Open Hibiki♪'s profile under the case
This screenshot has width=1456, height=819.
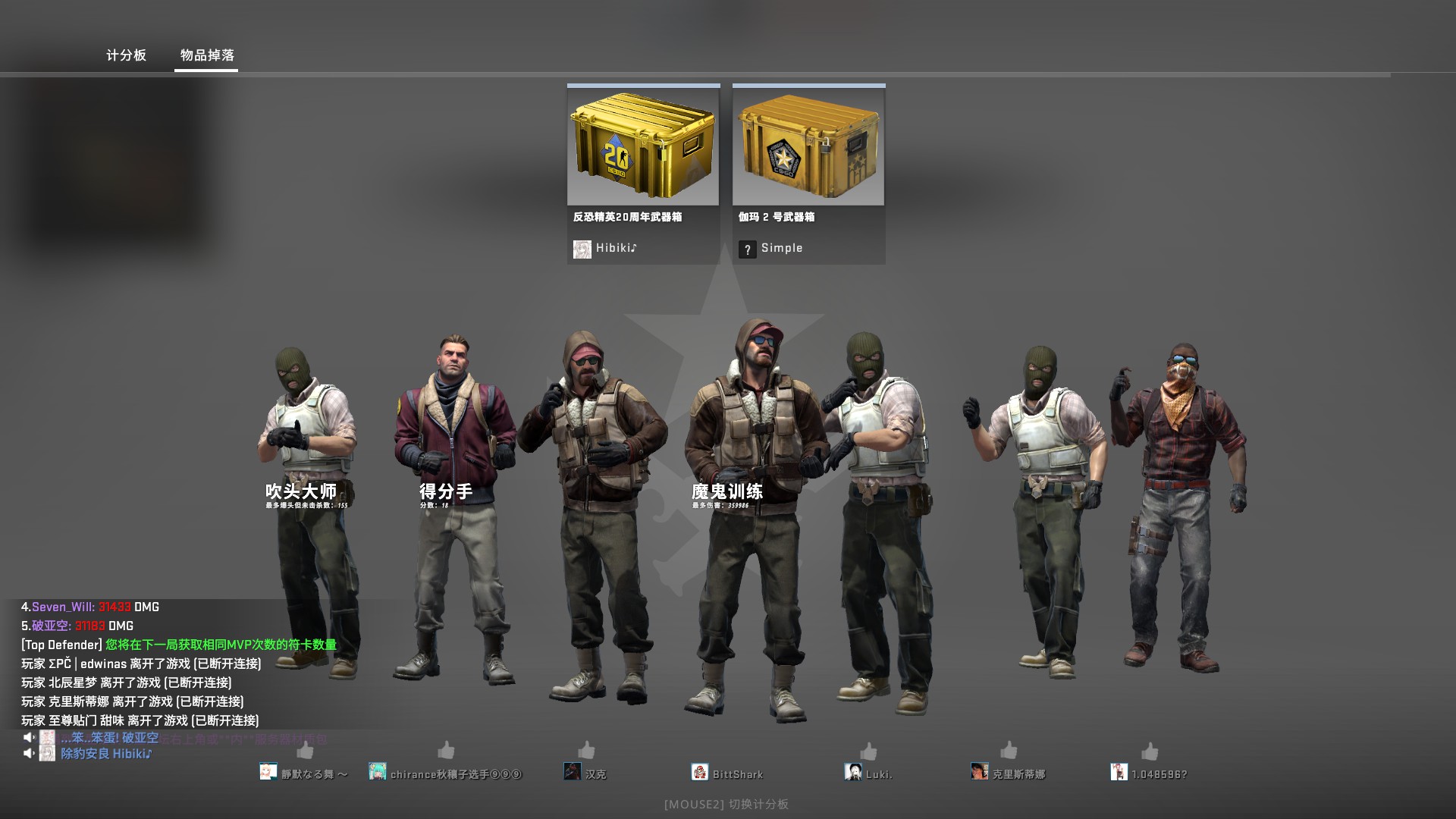605,248
